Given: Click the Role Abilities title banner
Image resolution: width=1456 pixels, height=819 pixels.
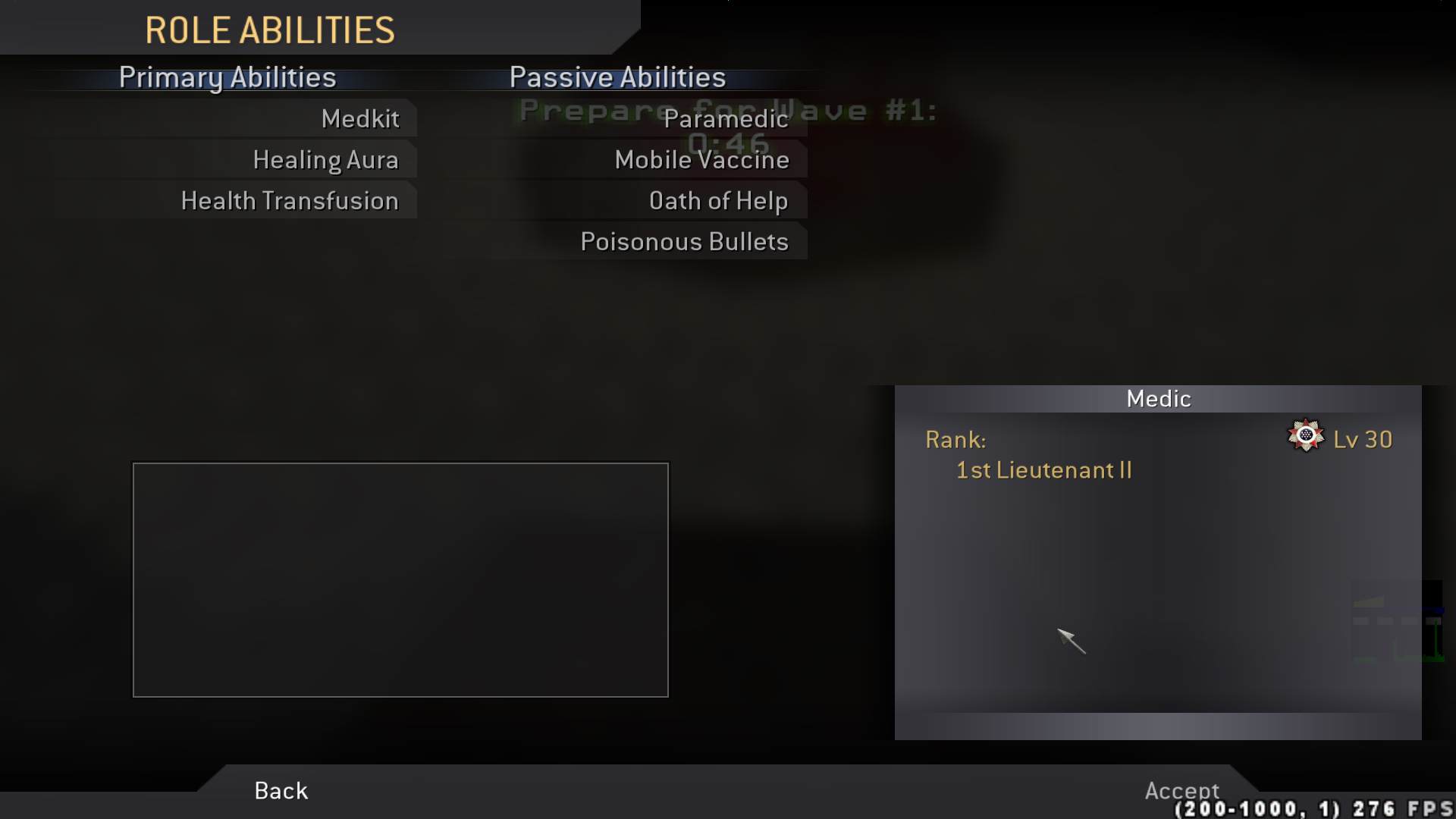Looking at the screenshot, I should tap(270, 30).
